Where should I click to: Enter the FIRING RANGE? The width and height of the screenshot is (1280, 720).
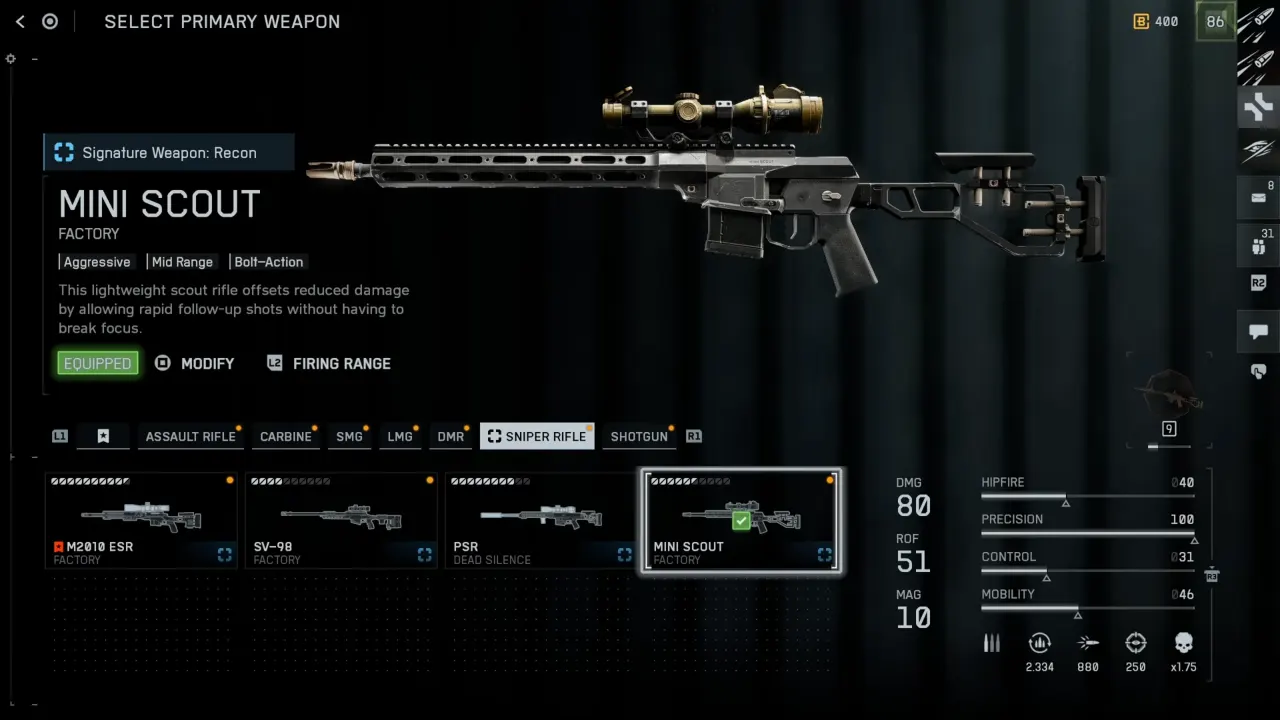click(x=341, y=363)
